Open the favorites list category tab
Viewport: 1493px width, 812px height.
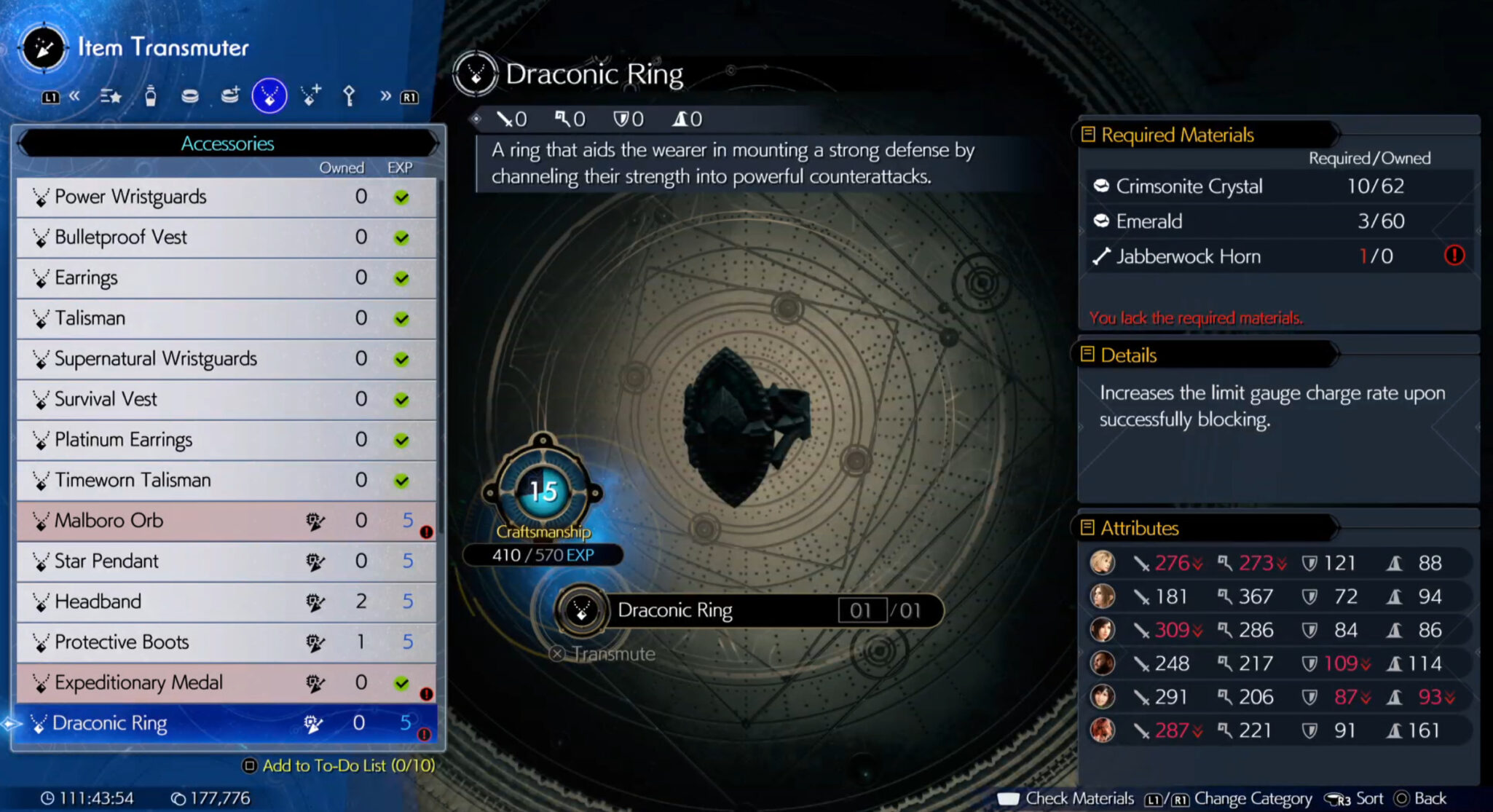(111, 95)
